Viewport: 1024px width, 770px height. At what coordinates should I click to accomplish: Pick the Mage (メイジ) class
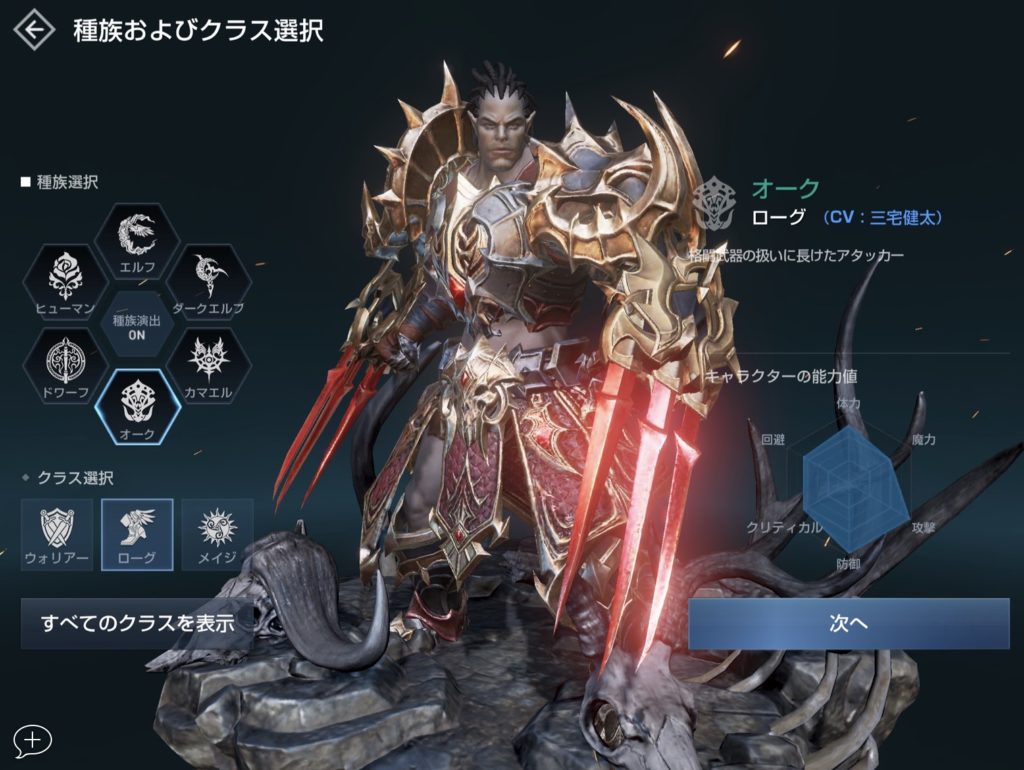tap(217, 534)
